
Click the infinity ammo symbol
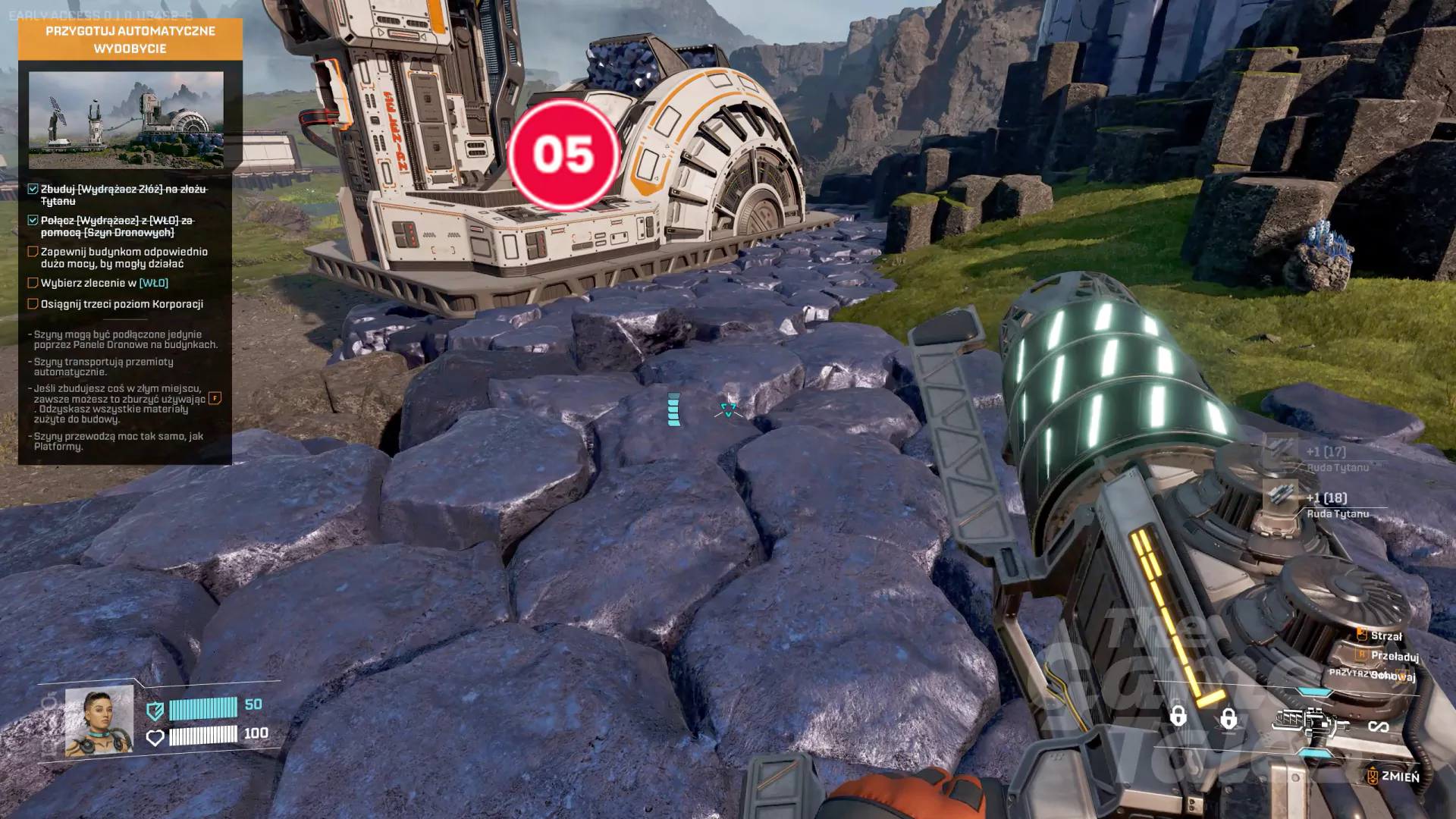(x=1378, y=726)
